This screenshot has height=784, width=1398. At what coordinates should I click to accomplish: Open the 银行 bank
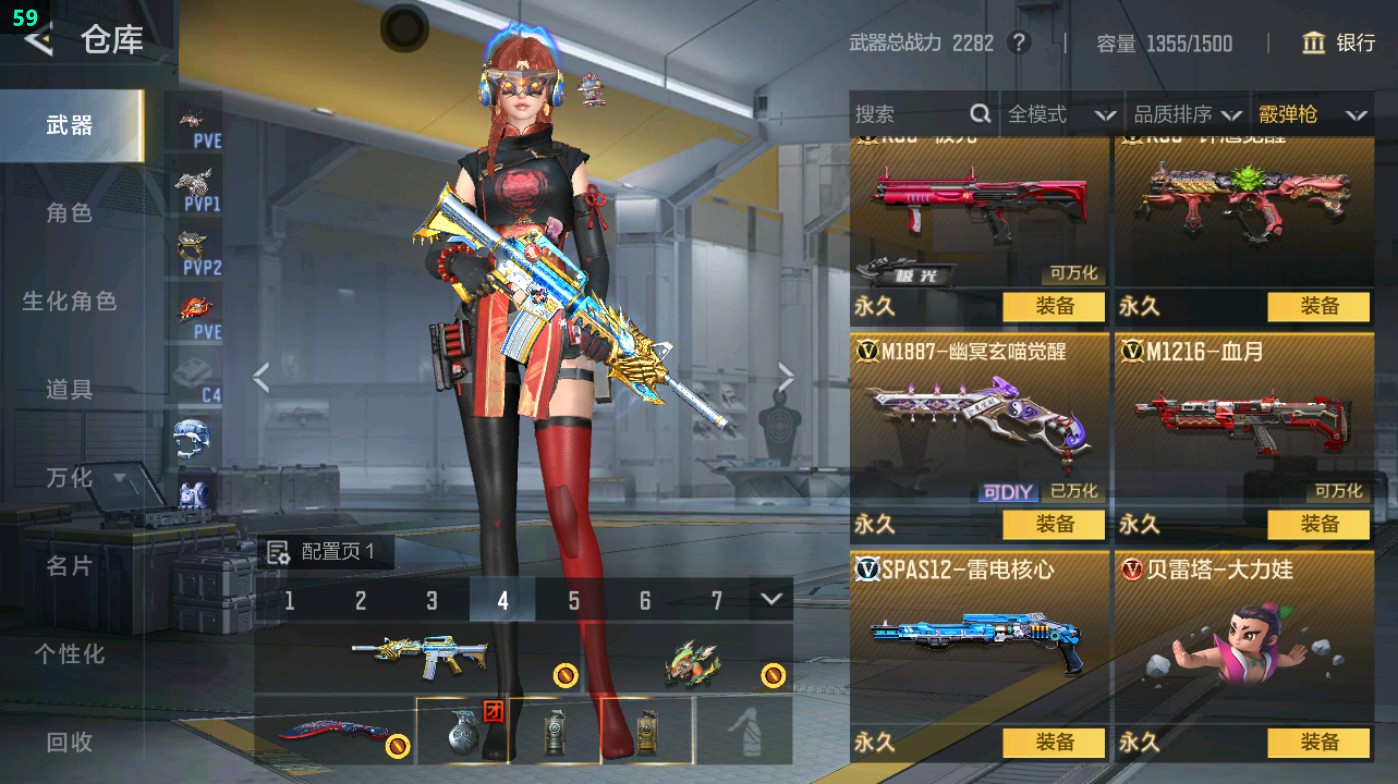(1338, 43)
